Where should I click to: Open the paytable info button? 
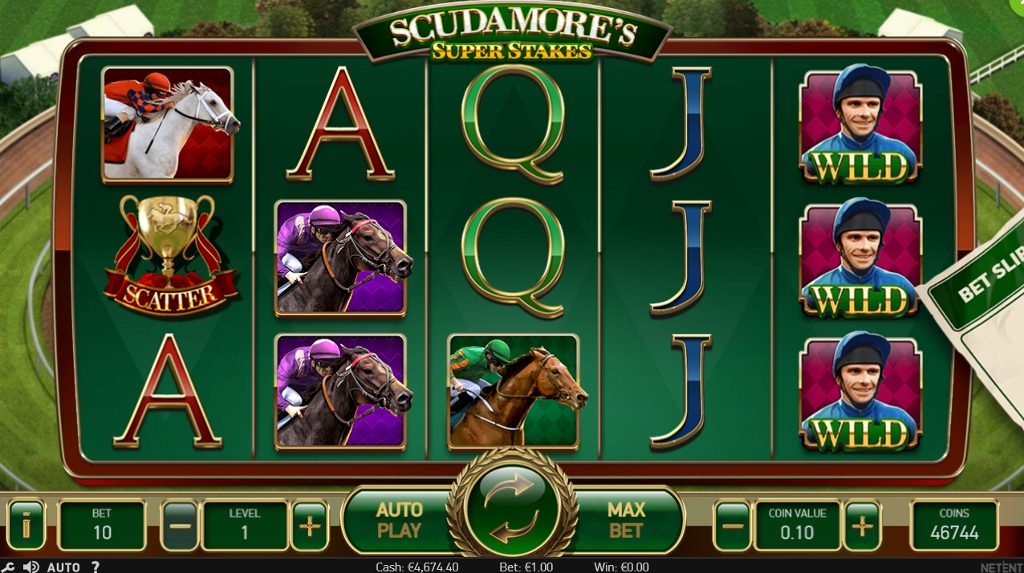(x=25, y=525)
